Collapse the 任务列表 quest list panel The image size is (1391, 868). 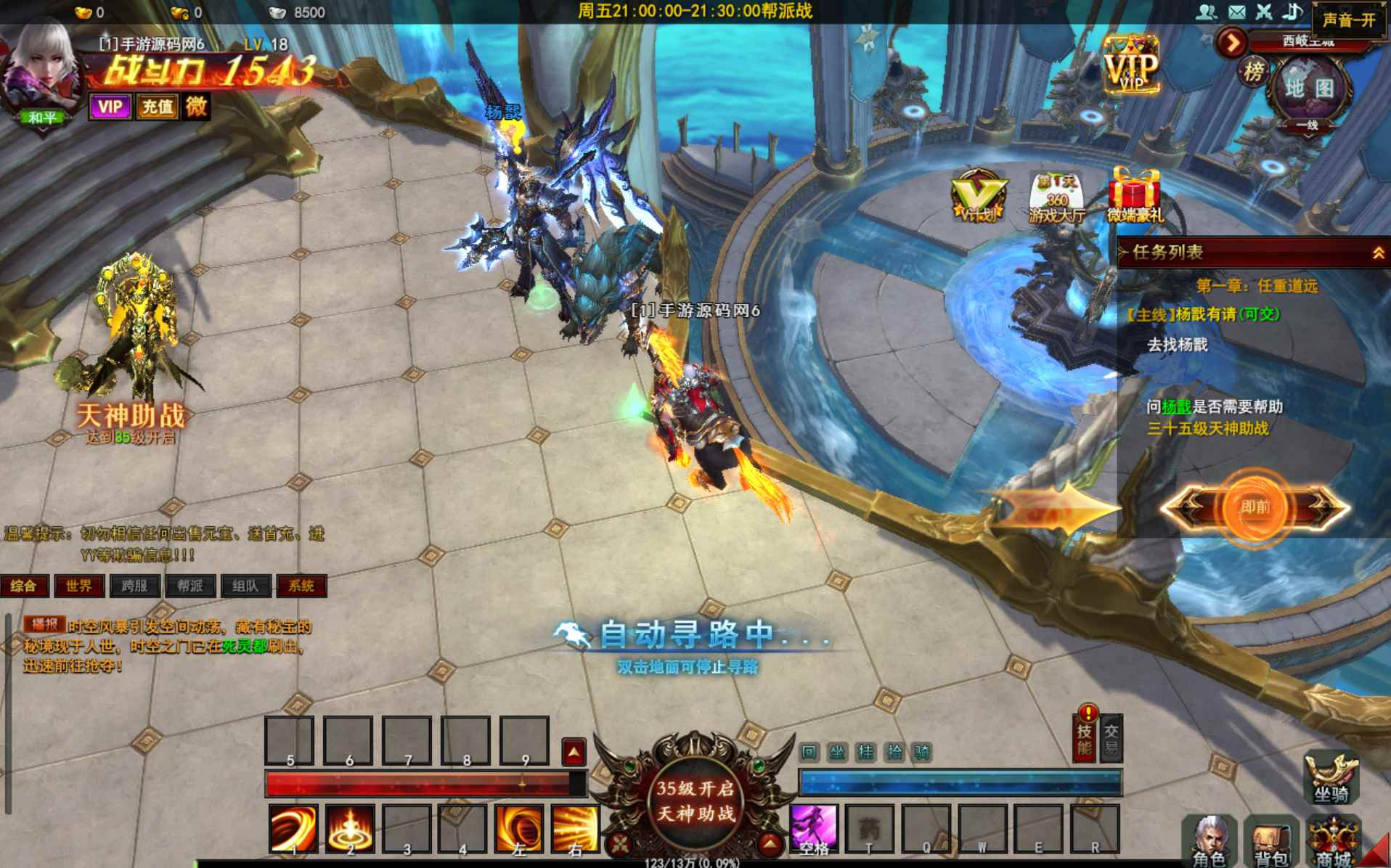(x=1377, y=253)
